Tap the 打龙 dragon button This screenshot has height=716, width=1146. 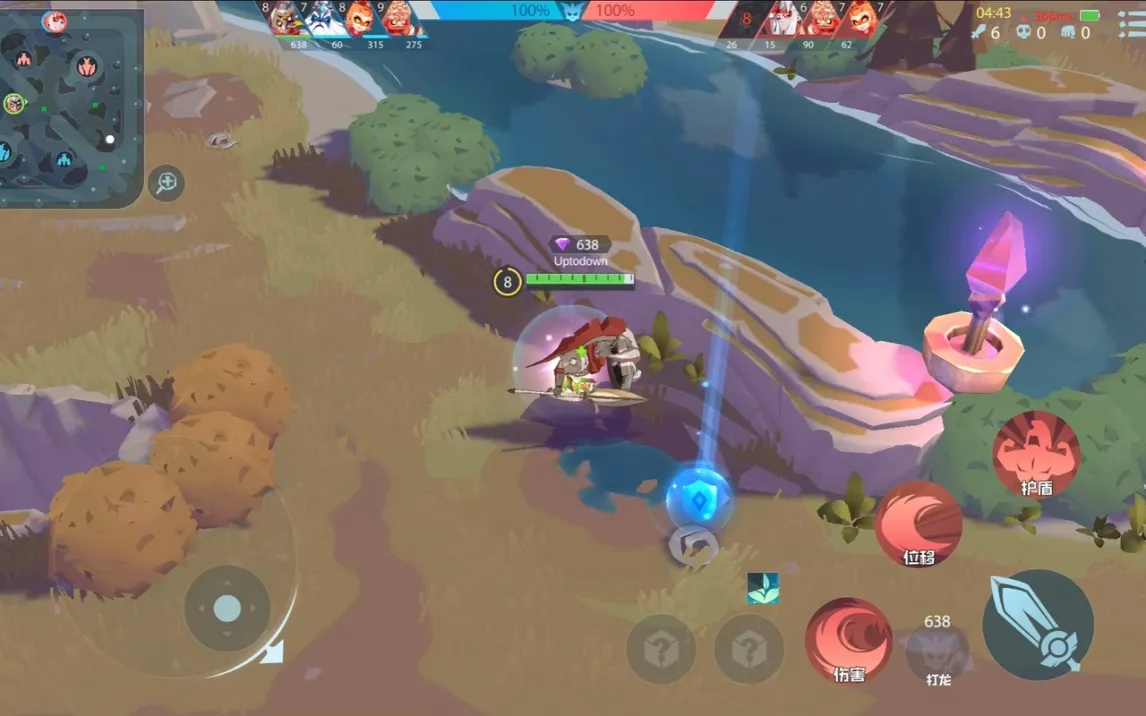point(937,653)
